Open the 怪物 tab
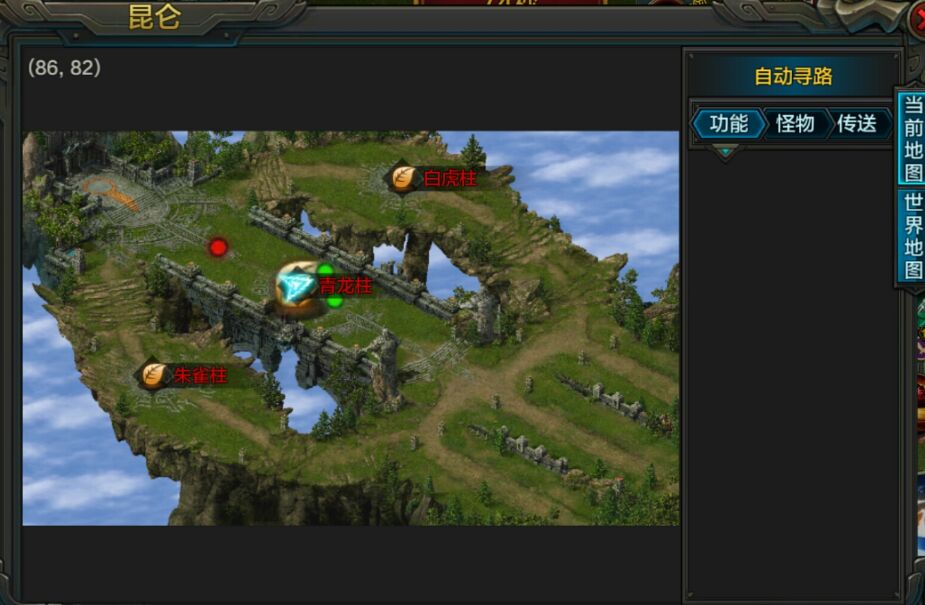Screen dimensions: 925x605 [795, 124]
